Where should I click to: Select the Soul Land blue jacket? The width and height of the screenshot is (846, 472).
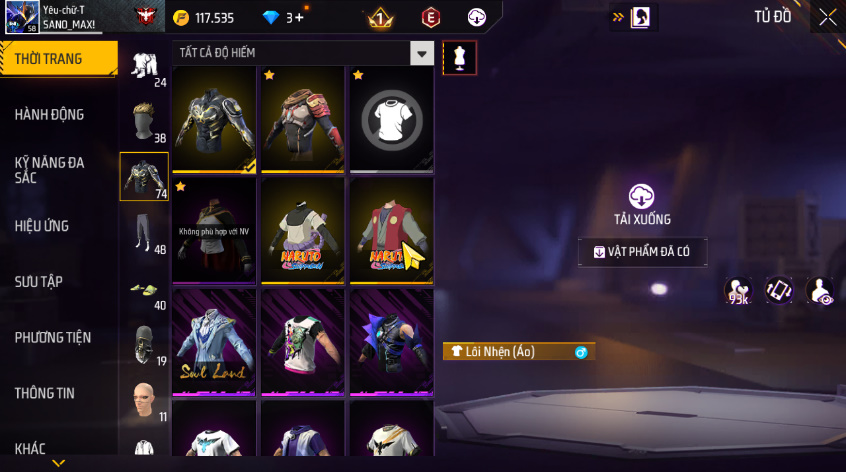point(215,342)
